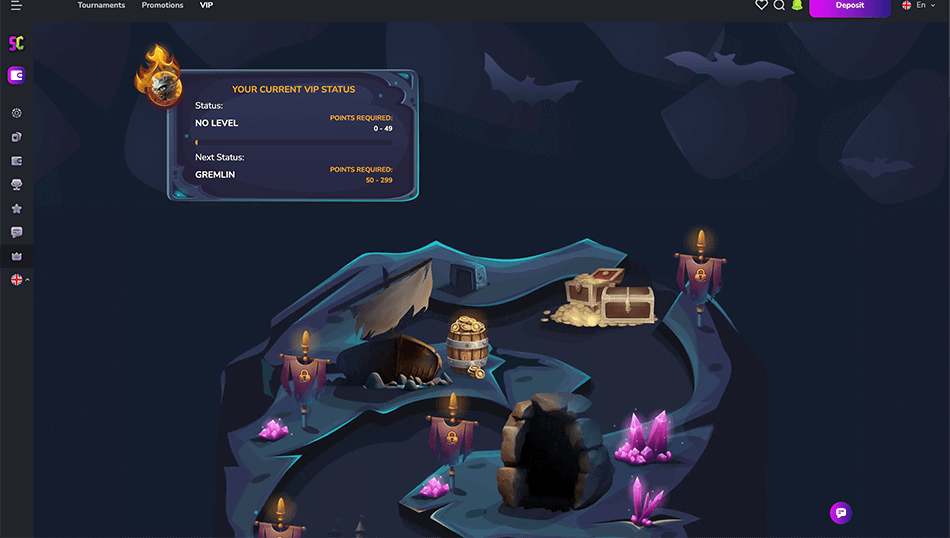Image resolution: width=950 pixels, height=538 pixels.
Task: Open the sidebar speech bubble icon
Action: tap(16, 232)
